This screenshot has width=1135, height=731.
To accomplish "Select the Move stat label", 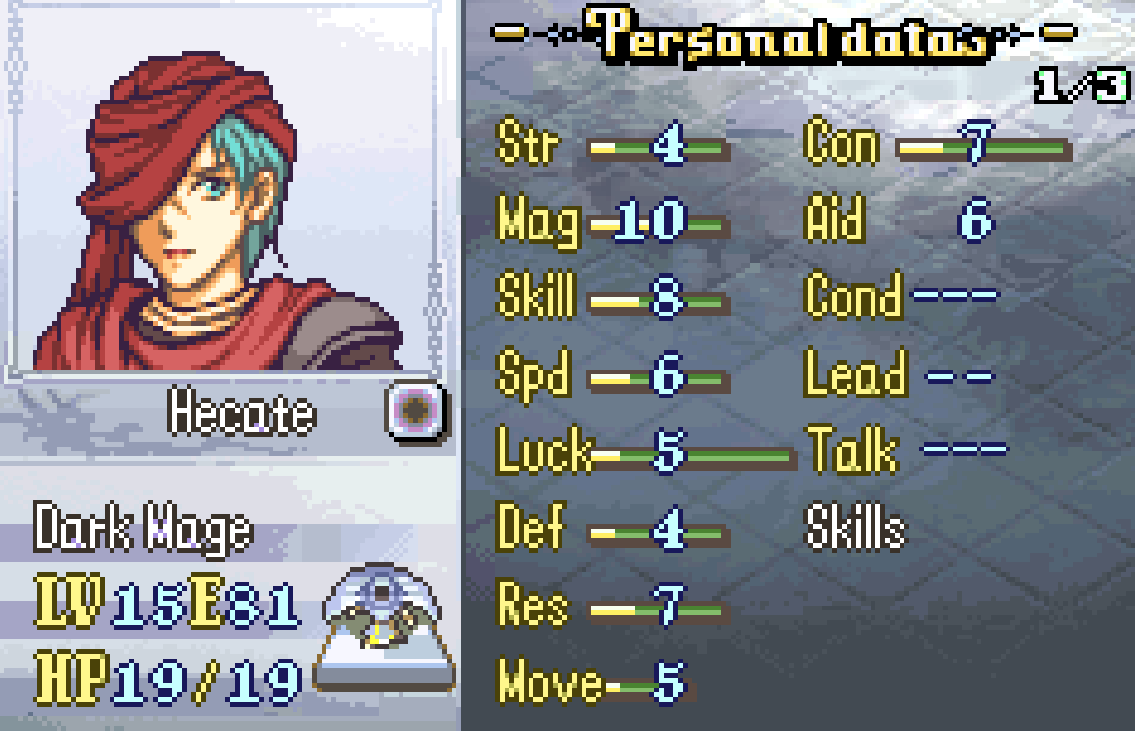I will [x=549, y=684].
